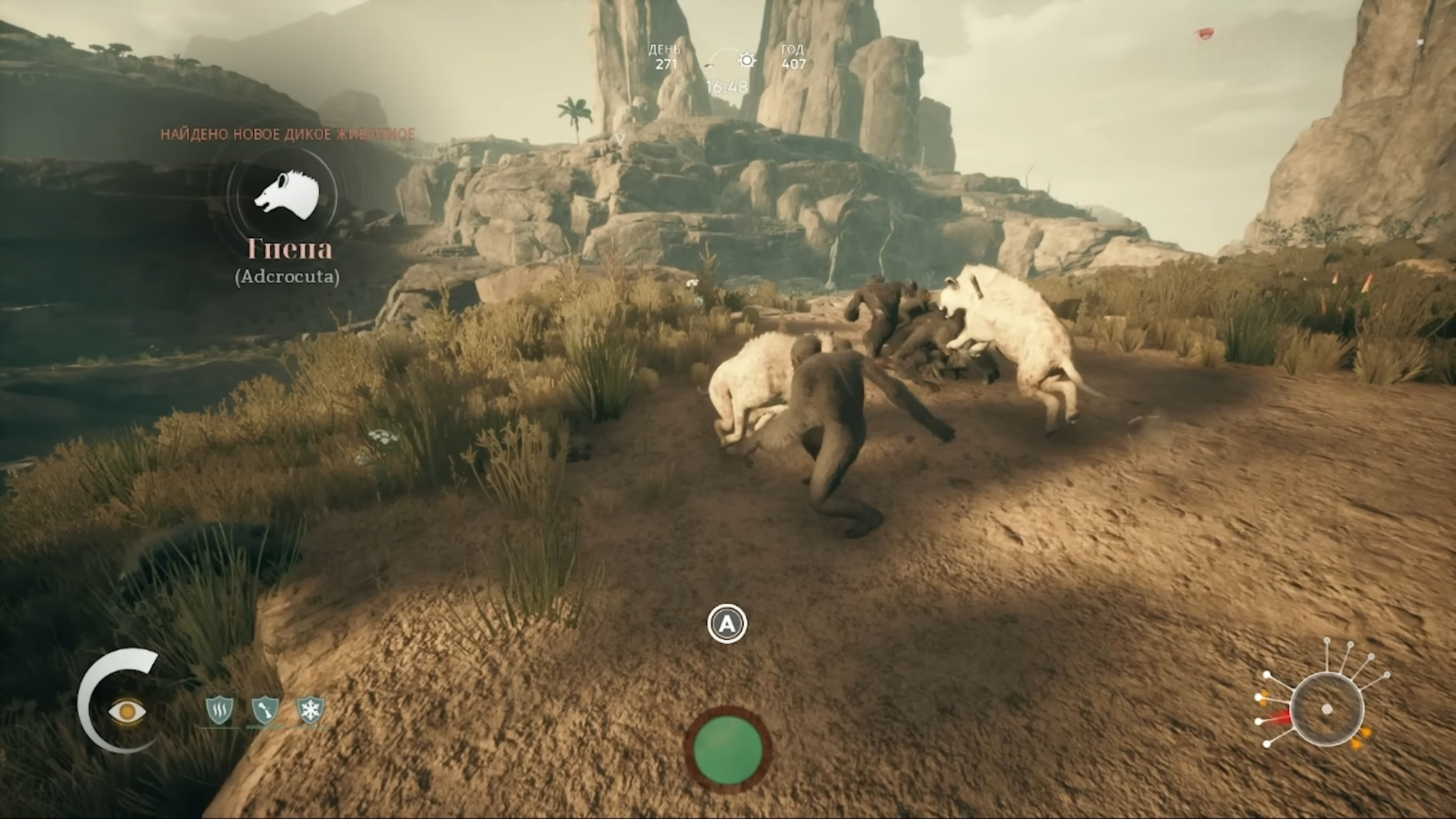Click the heat protection shield icon

(x=219, y=710)
